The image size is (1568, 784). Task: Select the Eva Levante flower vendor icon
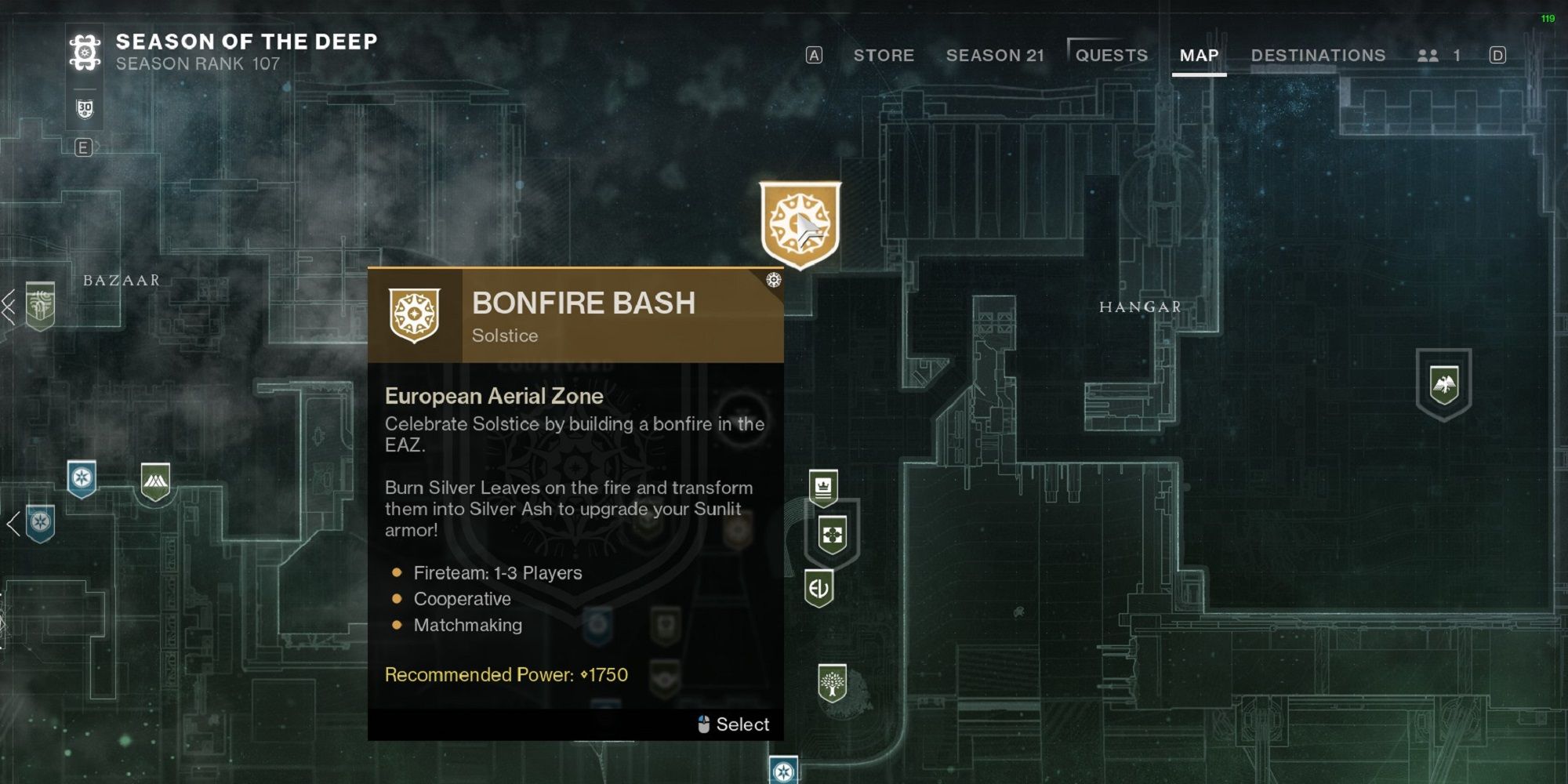click(x=831, y=535)
